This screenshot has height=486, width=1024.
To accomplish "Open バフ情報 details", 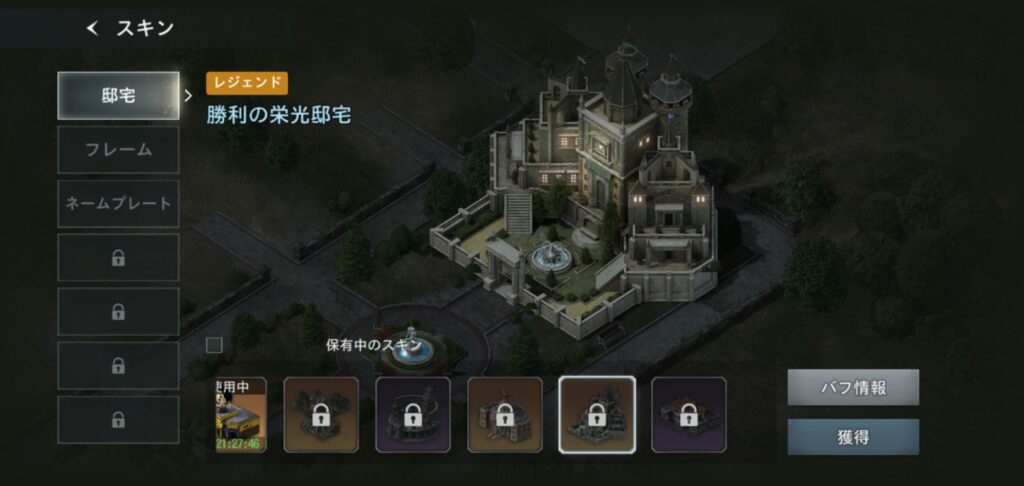I will coord(852,387).
